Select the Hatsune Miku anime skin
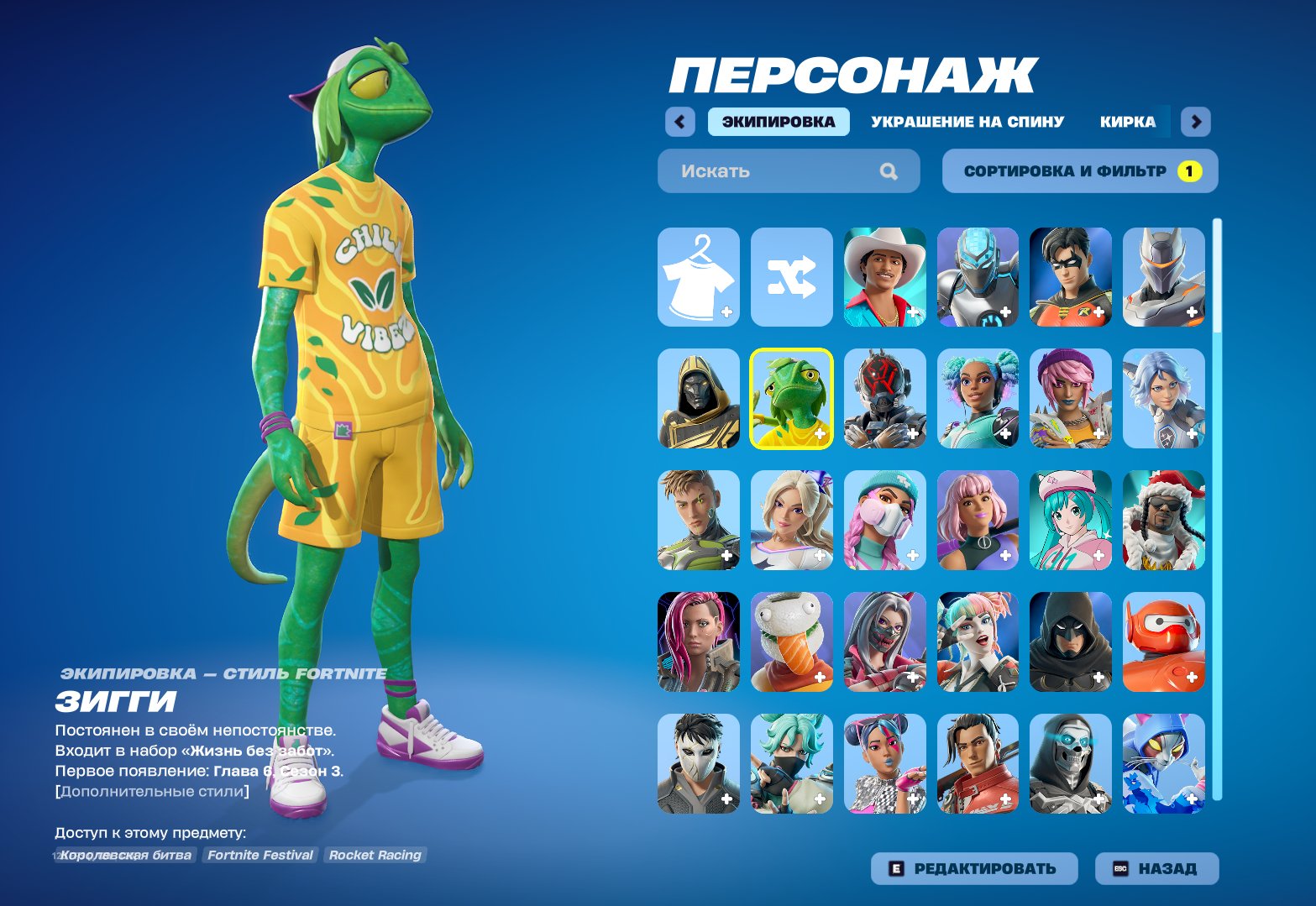 pyautogui.click(x=1070, y=520)
